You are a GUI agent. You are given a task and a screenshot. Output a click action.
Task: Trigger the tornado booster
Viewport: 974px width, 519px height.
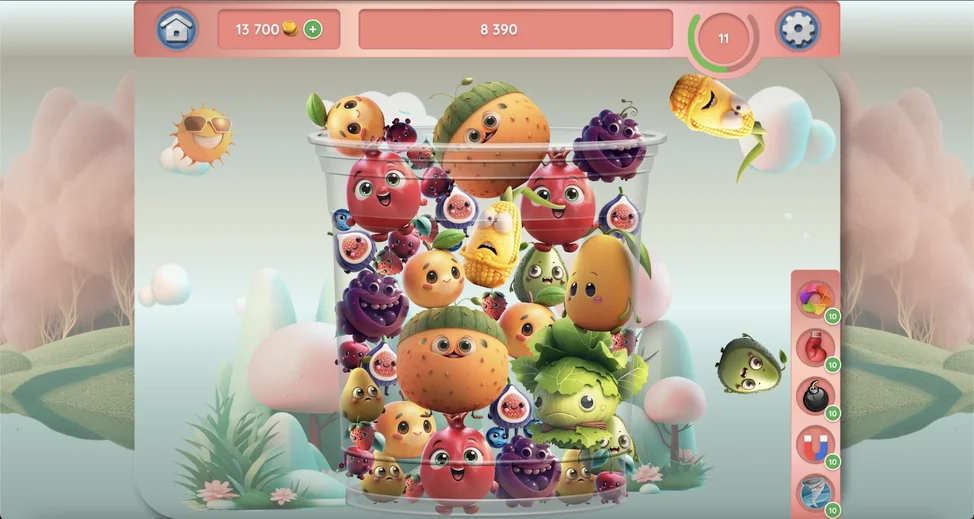tap(815, 492)
